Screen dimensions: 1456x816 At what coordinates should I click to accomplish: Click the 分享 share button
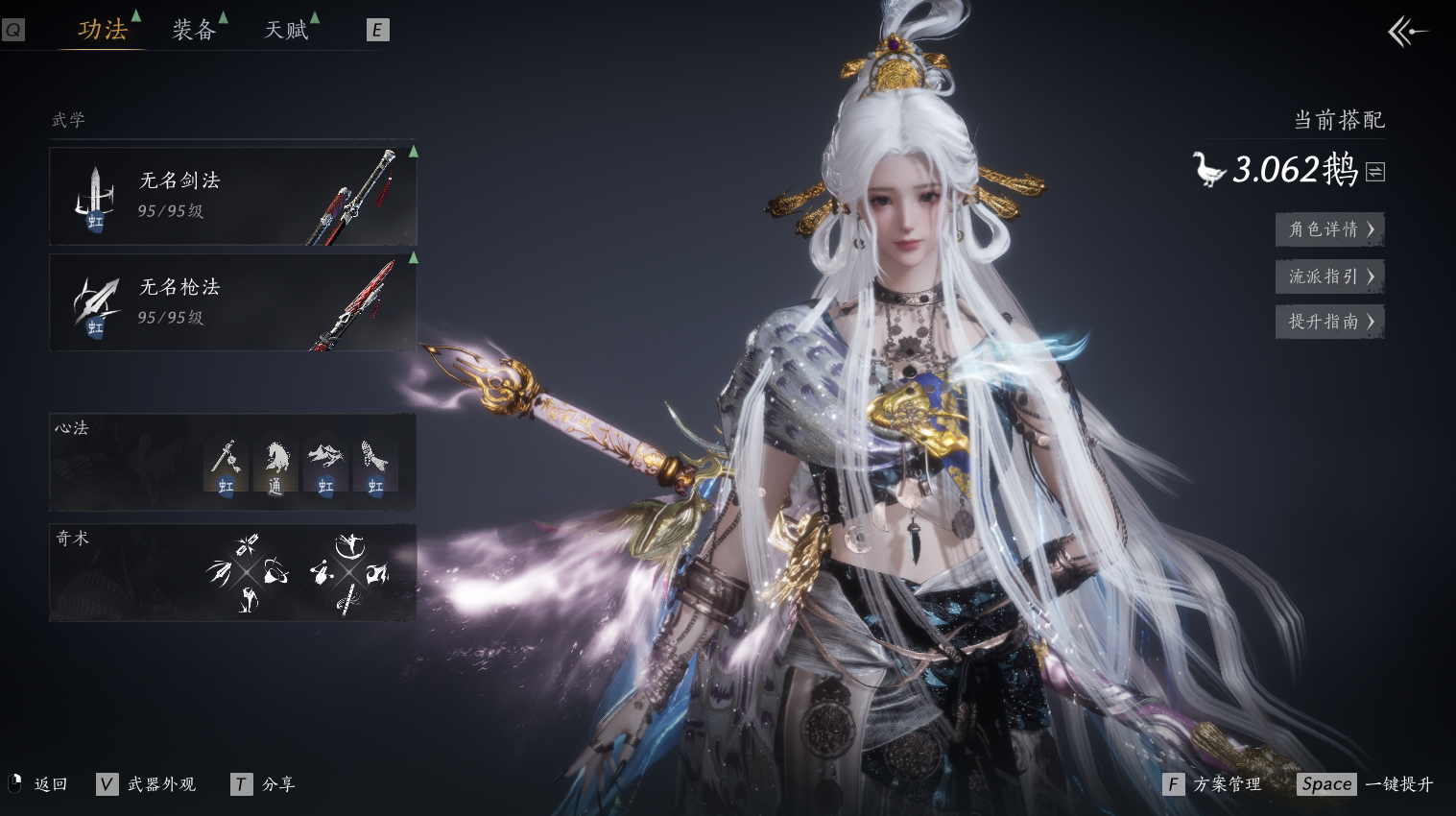(x=277, y=784)
